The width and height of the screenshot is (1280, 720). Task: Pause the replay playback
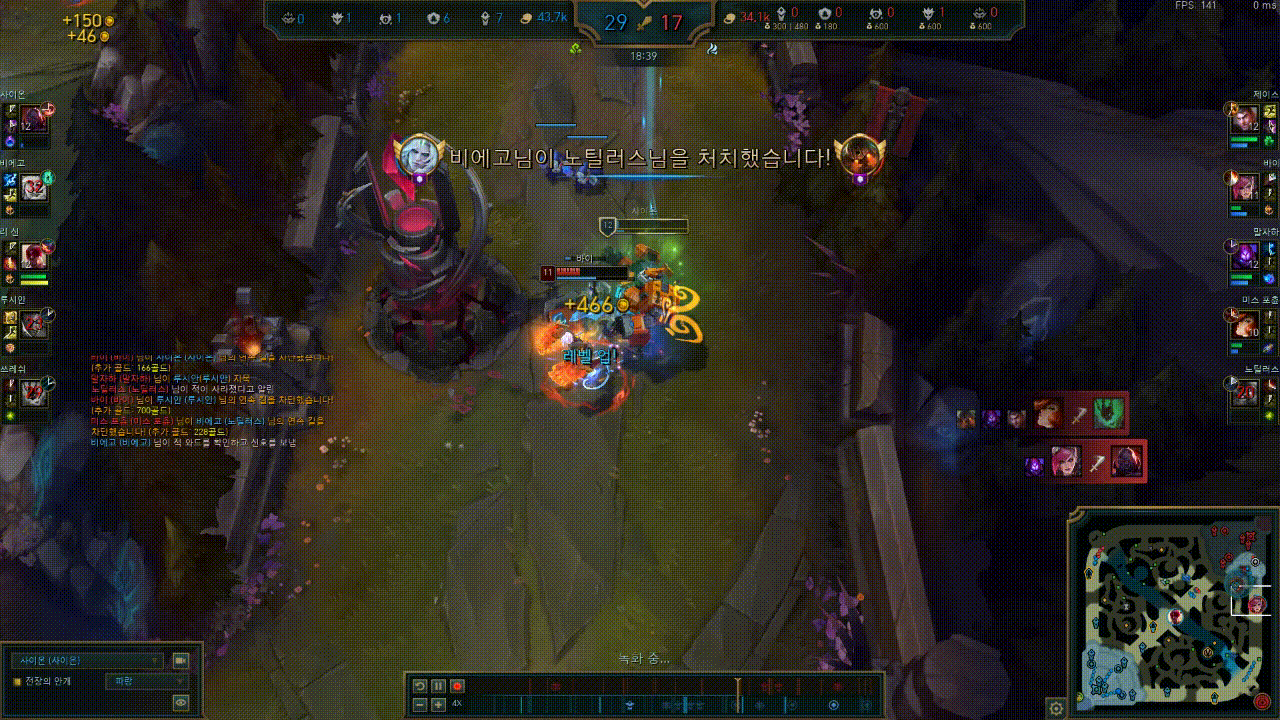pyautogui.click(x=437, y=686)
